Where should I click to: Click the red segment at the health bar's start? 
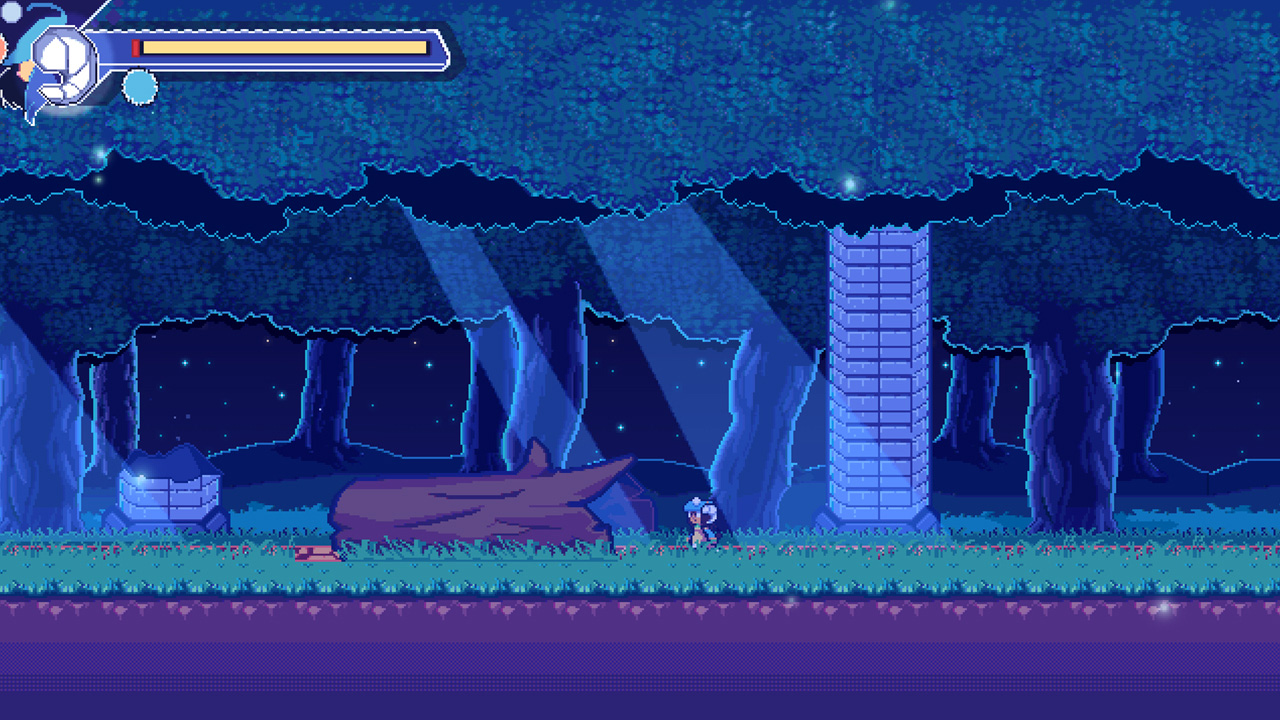point(135,46)
